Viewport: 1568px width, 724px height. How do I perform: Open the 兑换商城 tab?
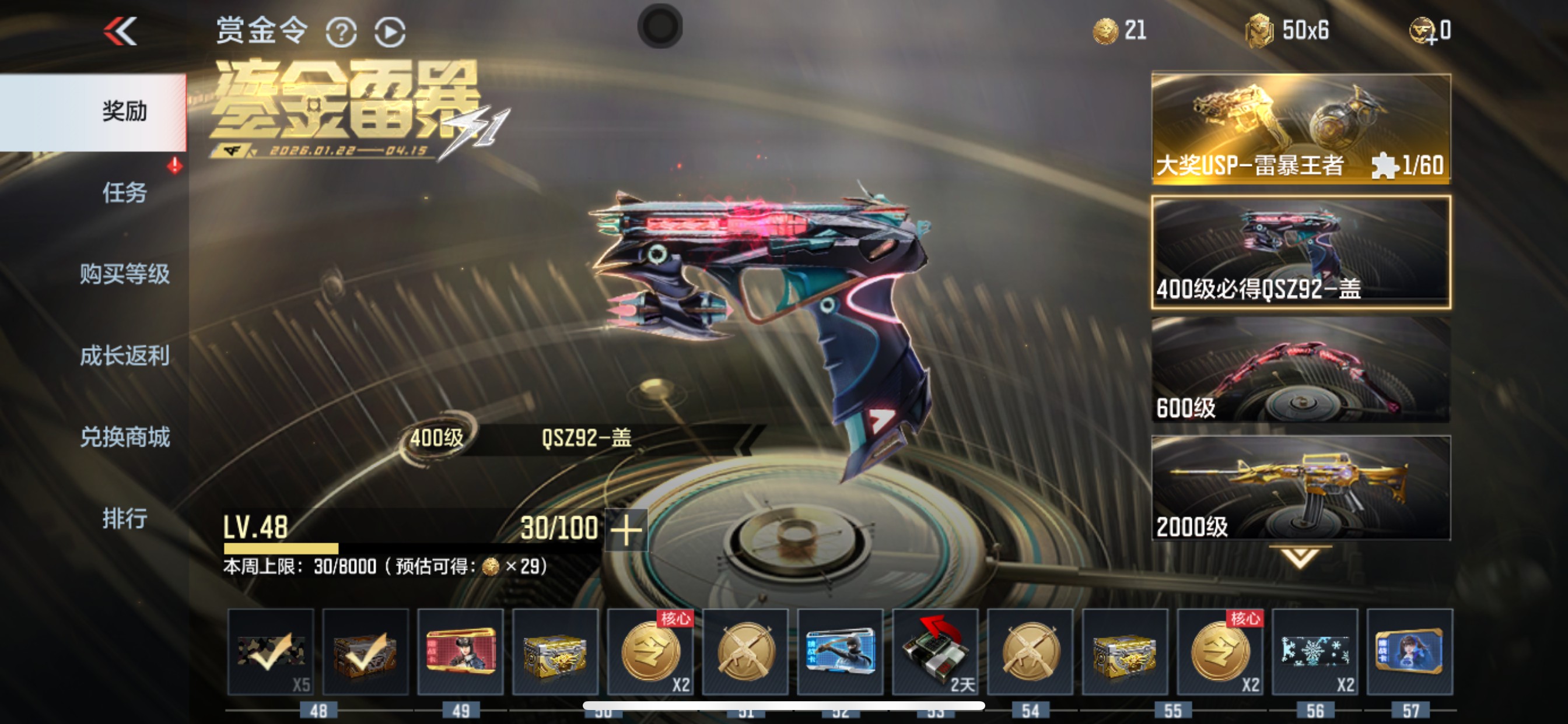124,437
